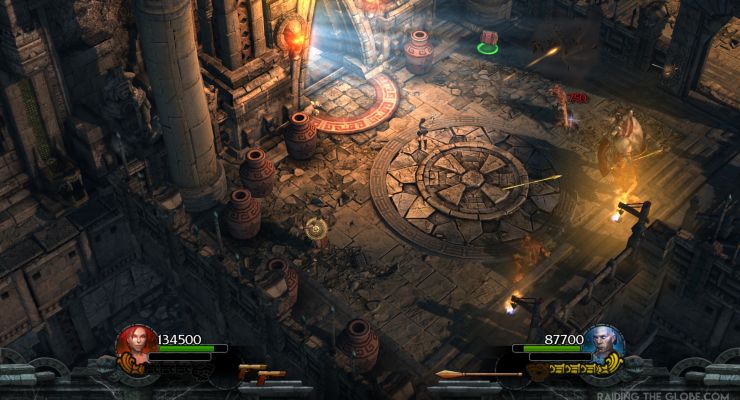Select the dual pistols weapon icon
The image size is (740, 400).
[x=260, y=375]
